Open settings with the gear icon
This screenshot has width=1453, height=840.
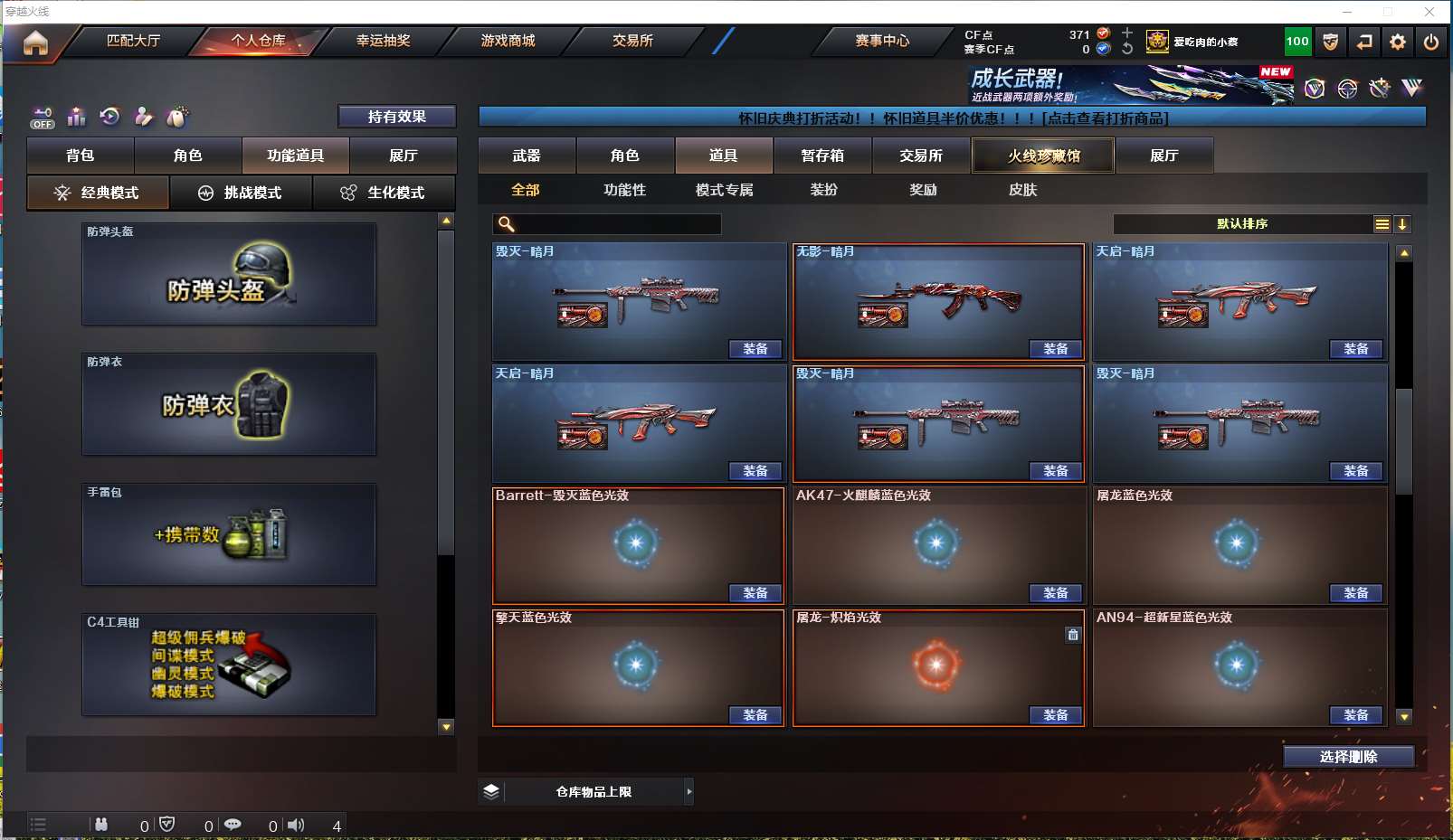1398,42
